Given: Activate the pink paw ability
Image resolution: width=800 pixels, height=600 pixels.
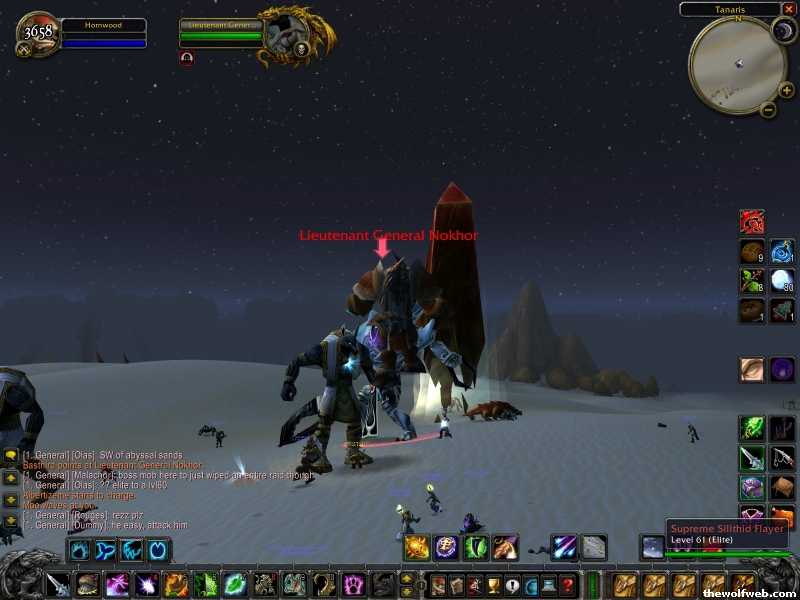Looking at the screenshot, I should coord(353,584).
